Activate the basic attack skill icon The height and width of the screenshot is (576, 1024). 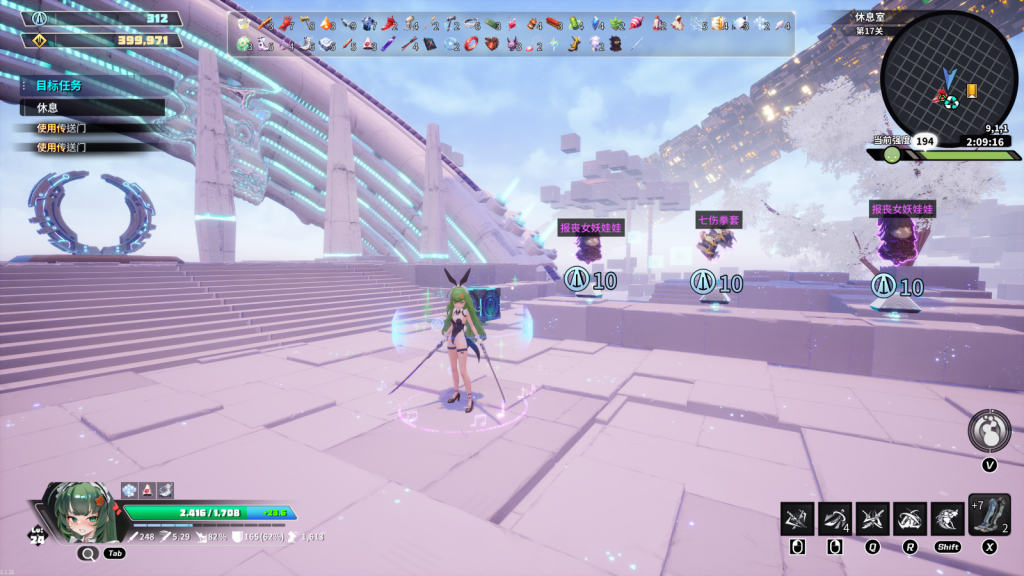797,519
